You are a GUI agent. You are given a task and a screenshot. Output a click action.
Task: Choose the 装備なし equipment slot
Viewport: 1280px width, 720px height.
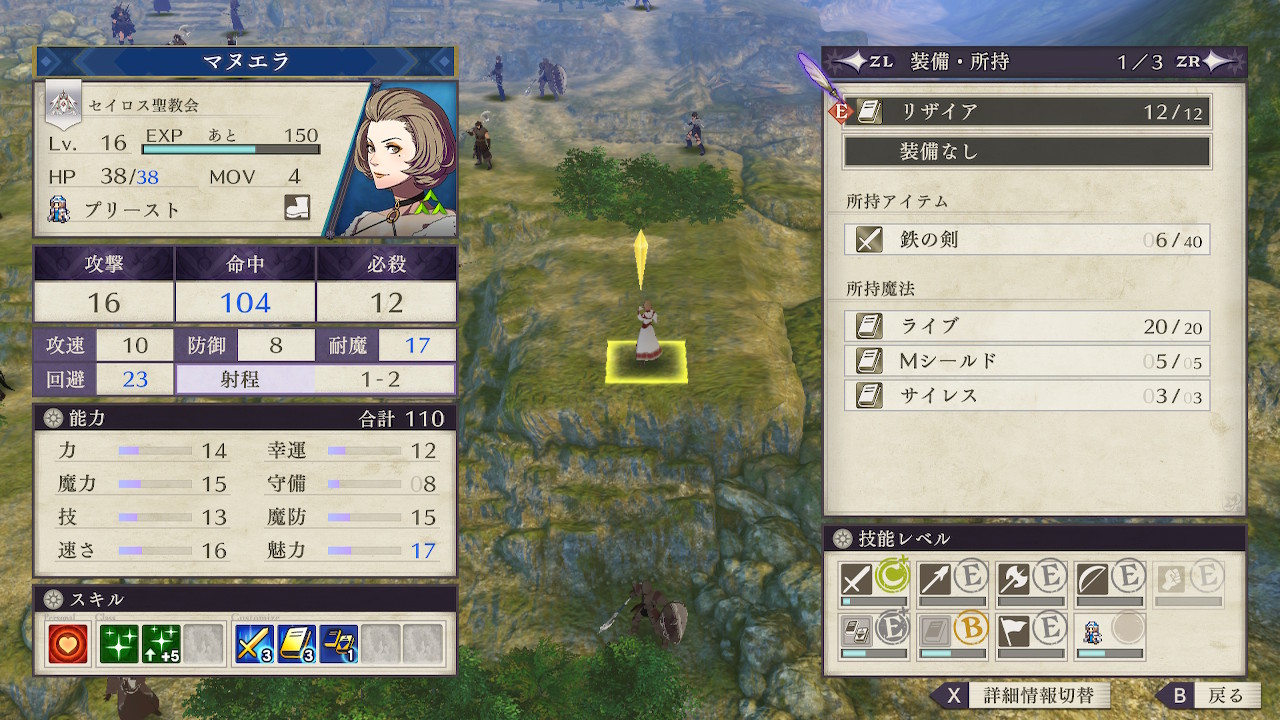pos(1027,152)
